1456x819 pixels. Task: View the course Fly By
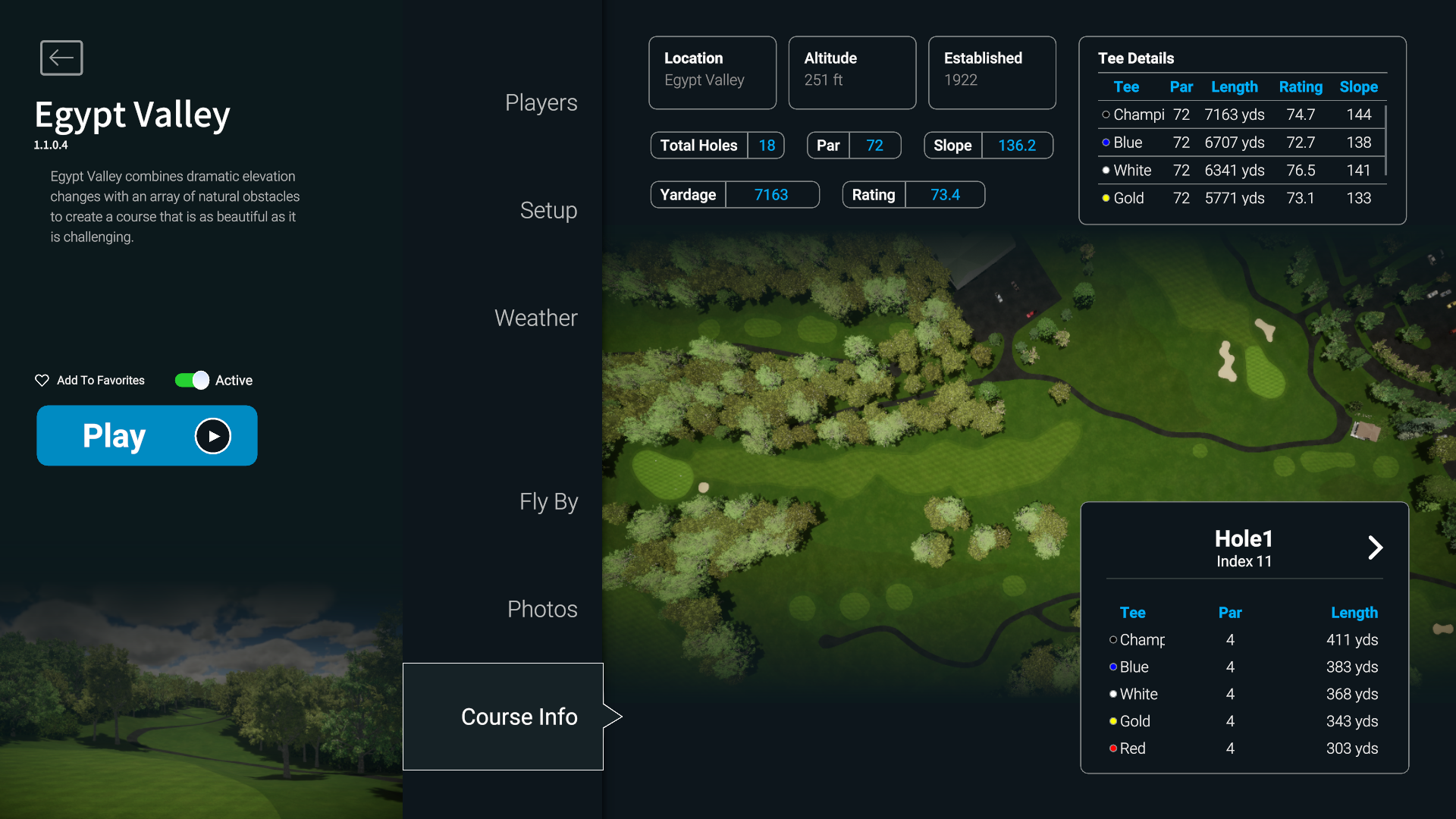548,501
